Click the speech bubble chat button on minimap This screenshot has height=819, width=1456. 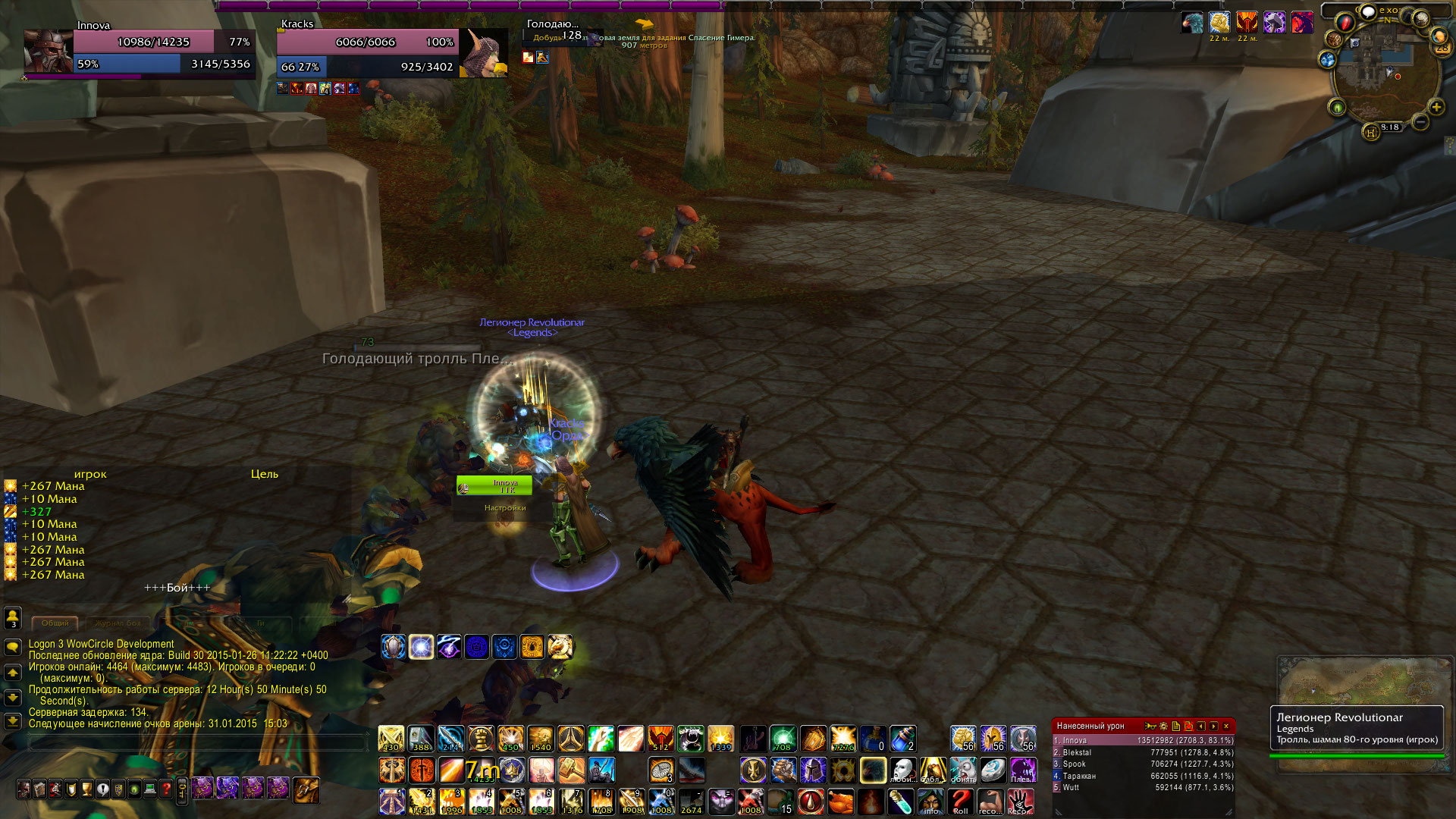tap(1369, 12)
